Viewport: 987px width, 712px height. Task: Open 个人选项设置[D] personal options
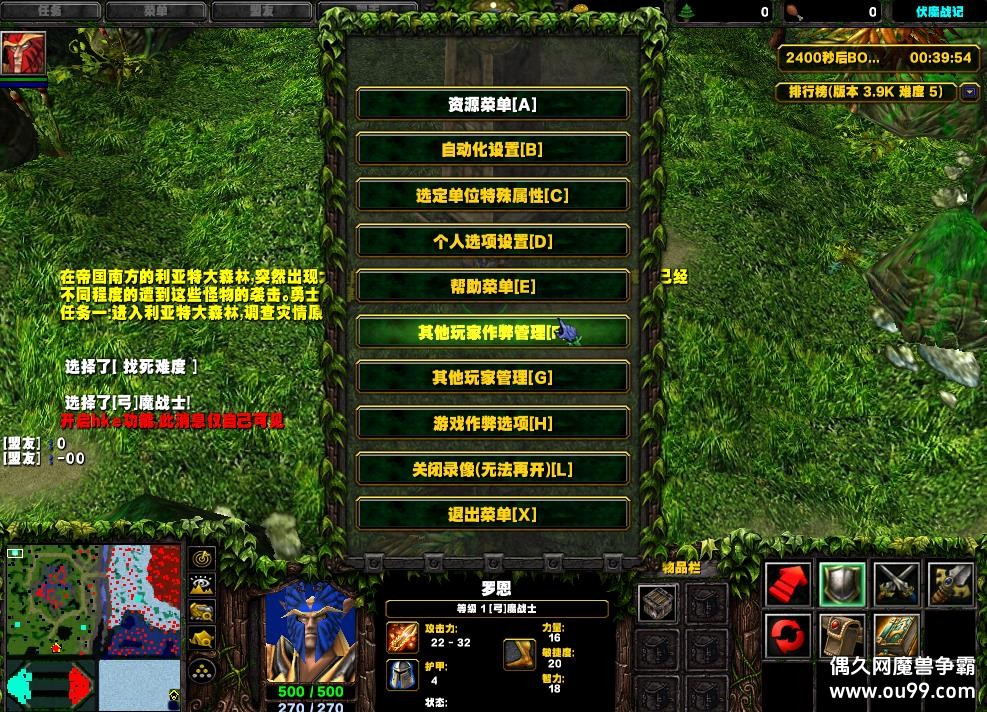tap(492, 241)
